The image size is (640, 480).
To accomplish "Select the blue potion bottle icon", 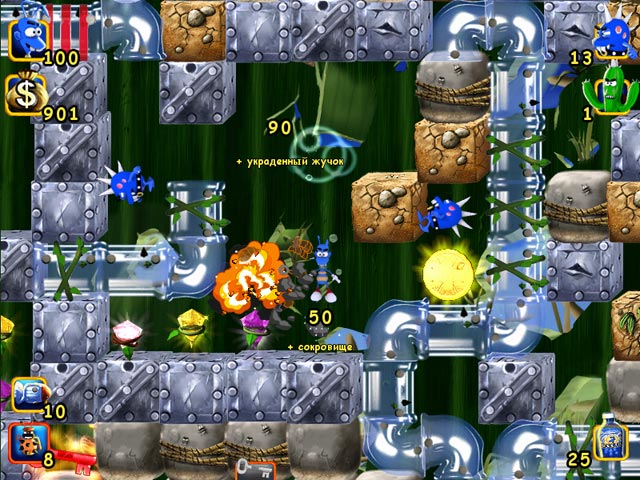I will 611,441.
